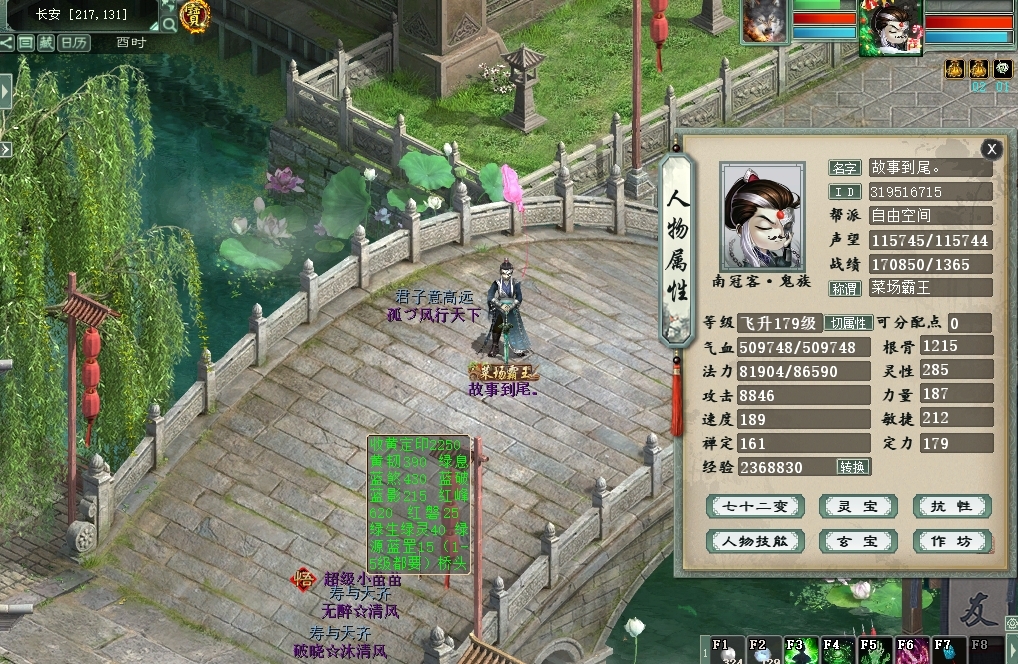Click the white skull buff icon

click(1003, 69)
